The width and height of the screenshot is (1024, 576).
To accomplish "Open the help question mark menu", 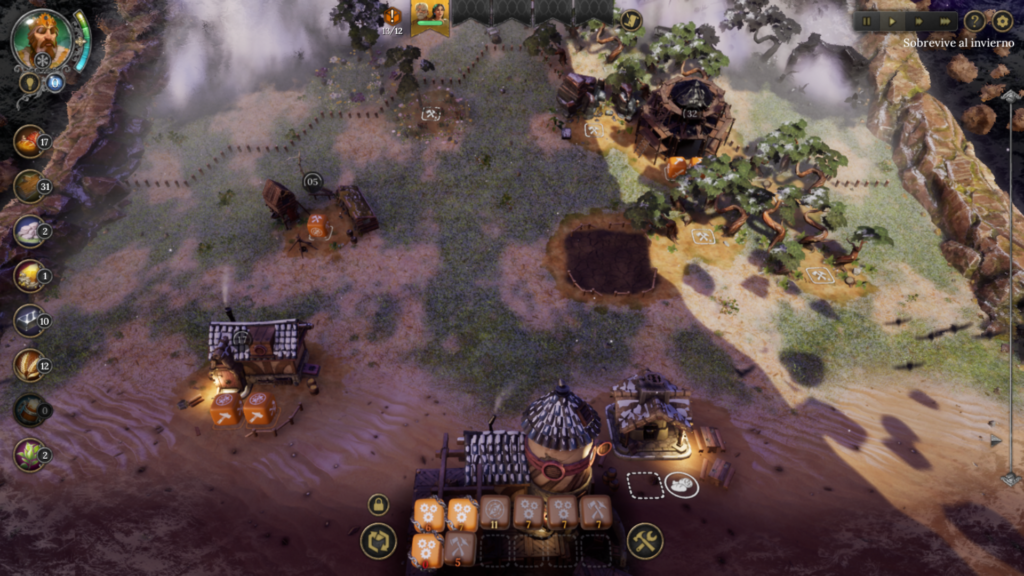I will click(974, 20).
